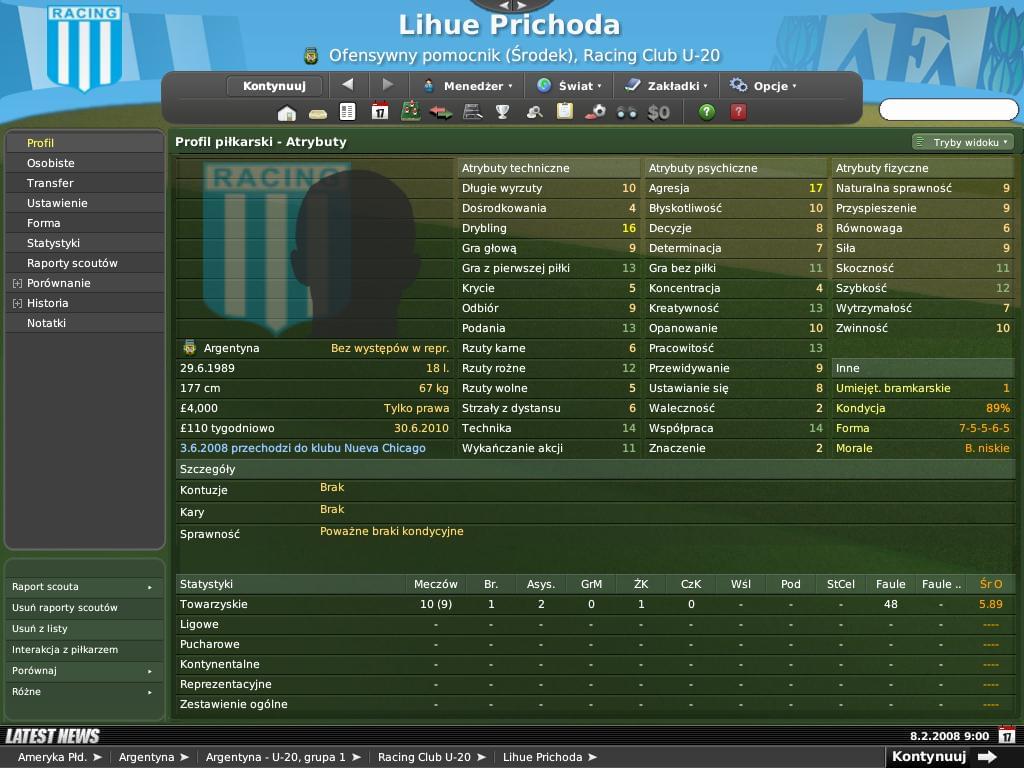Image resolution: width=1024 pixels, height=768 pixels.
Task: Click the home icon in the toolbar
Action: pos(287,112)
